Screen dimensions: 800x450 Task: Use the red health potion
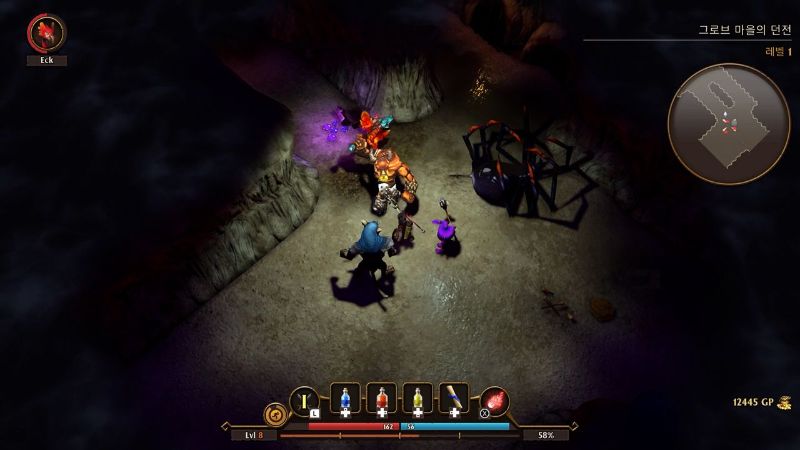pos(381,398)
